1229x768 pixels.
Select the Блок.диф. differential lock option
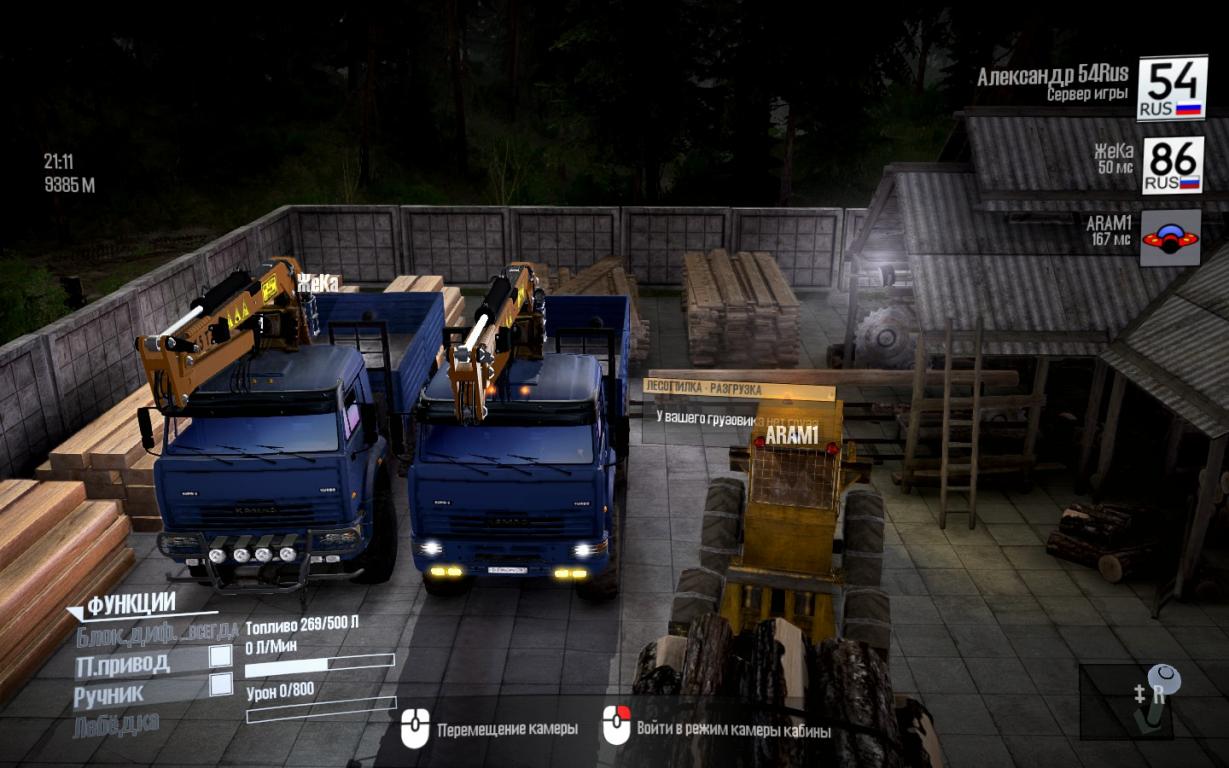pyautogui.click(x=157, y=632)
